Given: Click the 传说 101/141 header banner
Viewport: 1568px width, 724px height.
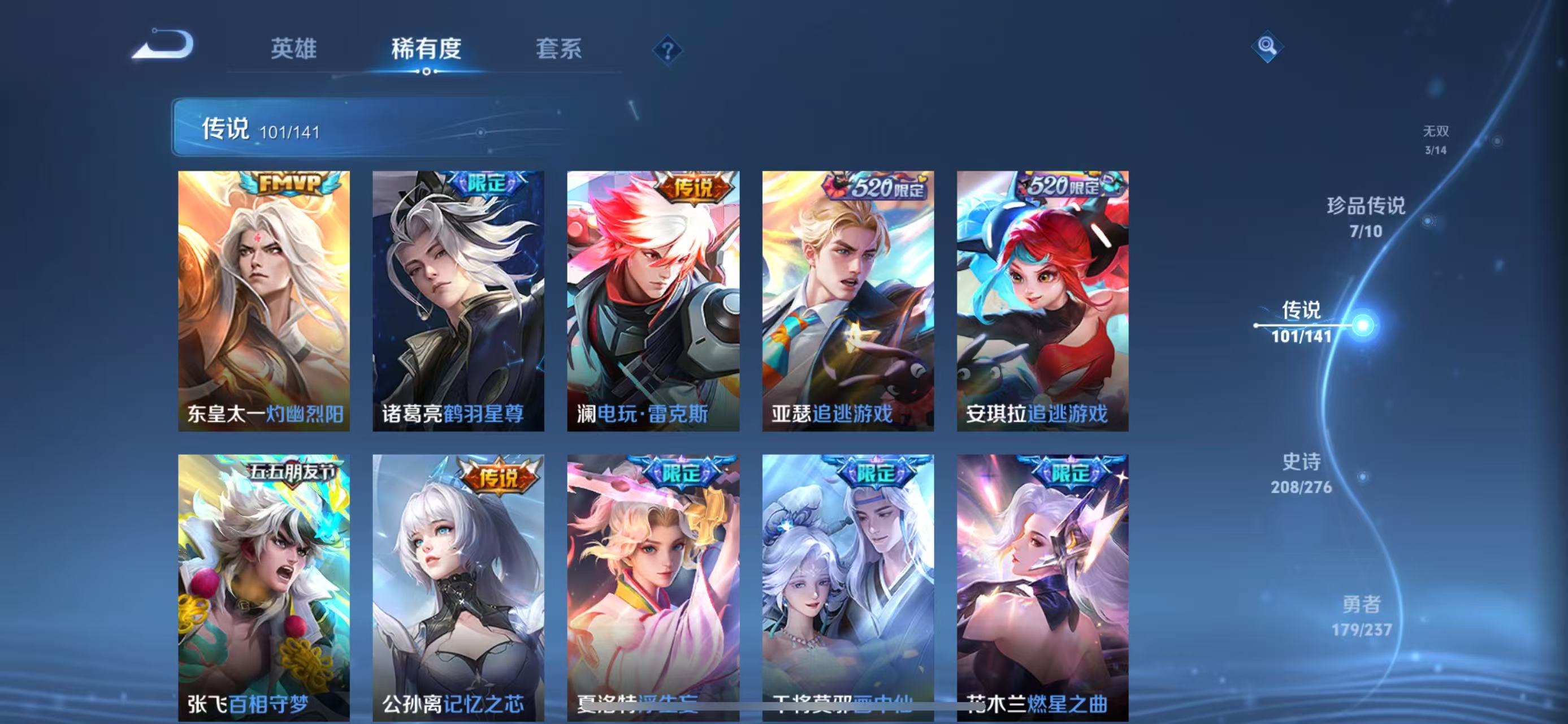Looking at the screenshot, I should tap(262, 128).
